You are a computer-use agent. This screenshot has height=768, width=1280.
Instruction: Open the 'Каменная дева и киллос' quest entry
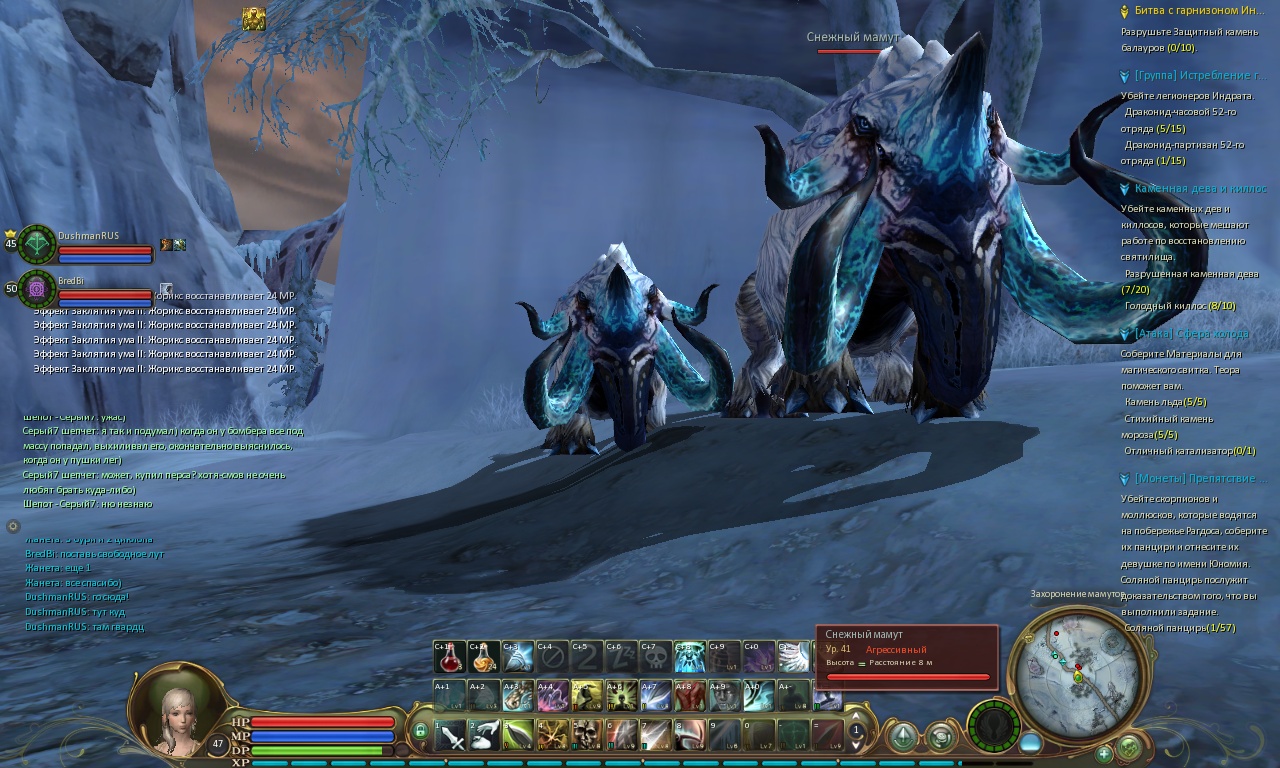coord(1200,188)
